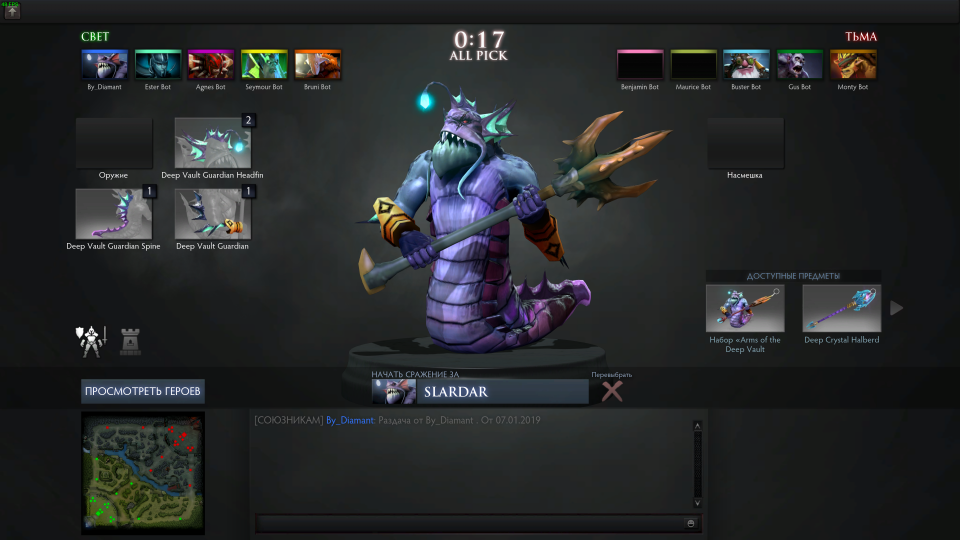Click the arrow button in the top-left corner
The width and height of the screenshot is (960, 540).
click(x=12, y=12)
